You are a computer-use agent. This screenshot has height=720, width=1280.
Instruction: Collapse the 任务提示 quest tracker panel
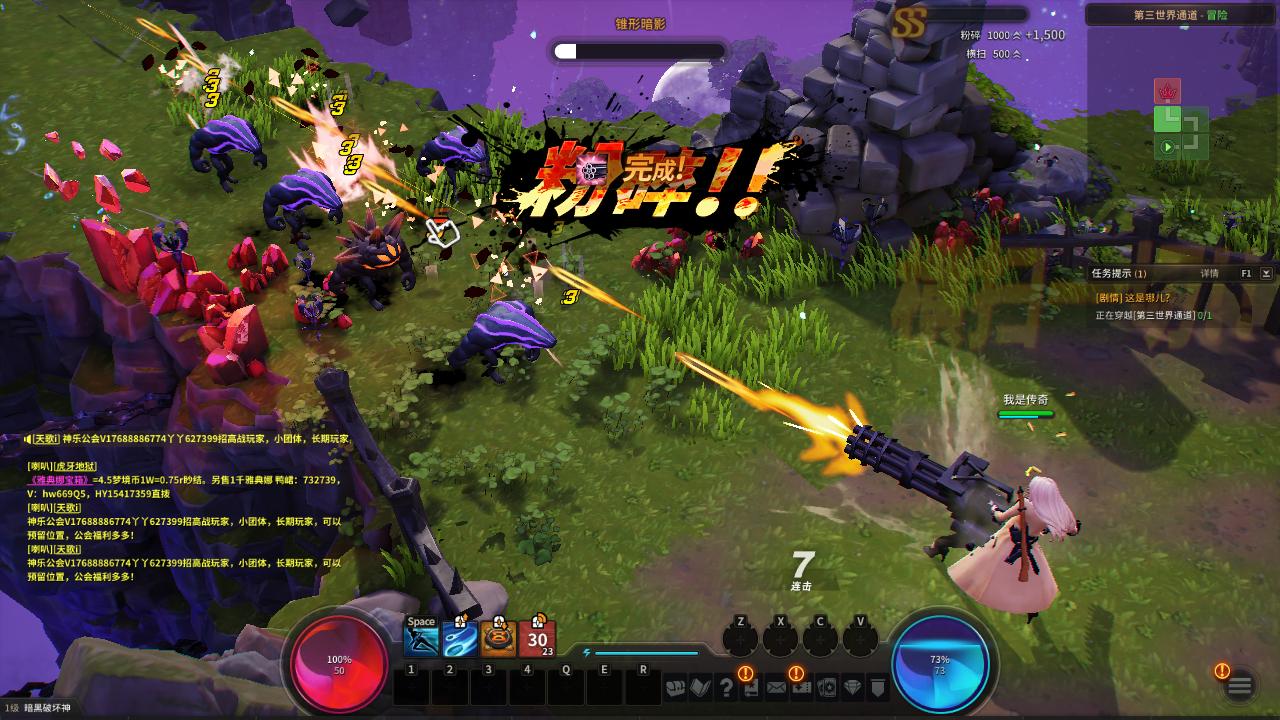click(x=1266, y=273)
